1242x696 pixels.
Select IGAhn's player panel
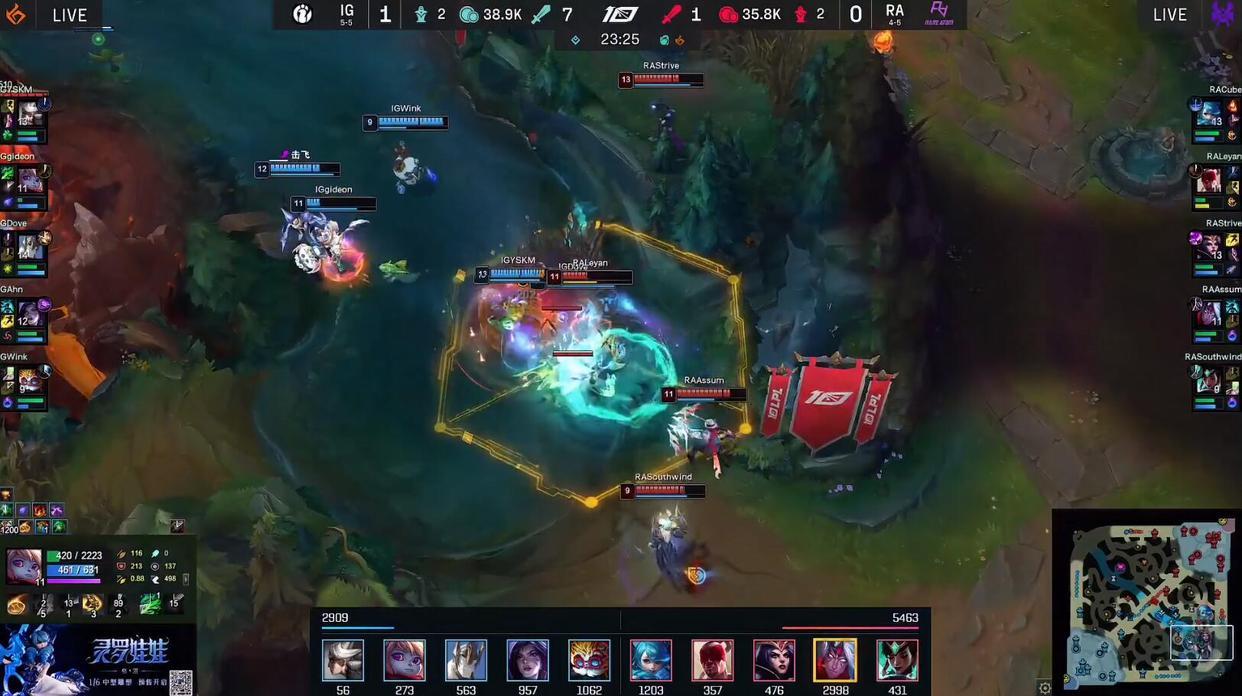point(25,316)
